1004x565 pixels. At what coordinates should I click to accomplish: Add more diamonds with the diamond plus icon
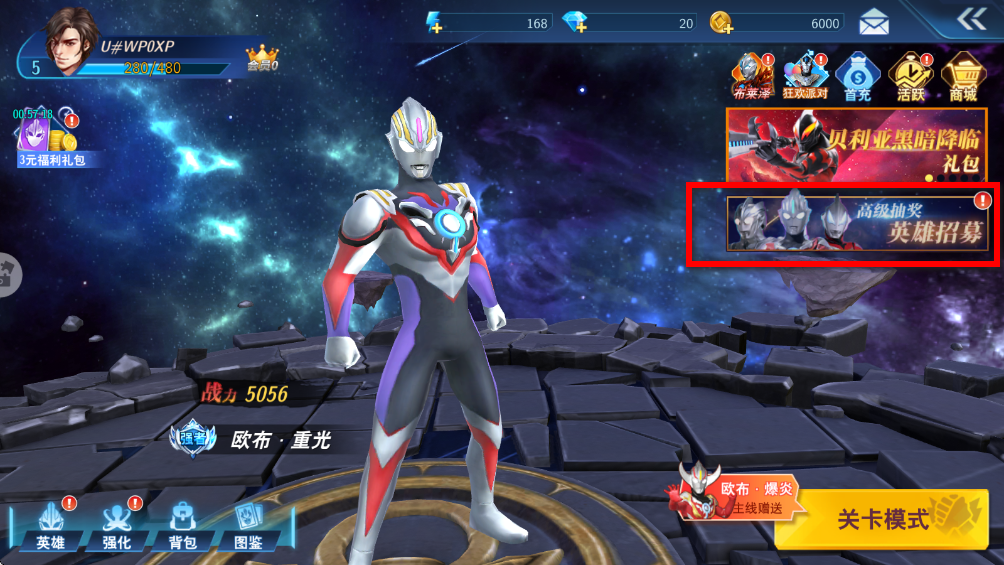click(575, 23)
